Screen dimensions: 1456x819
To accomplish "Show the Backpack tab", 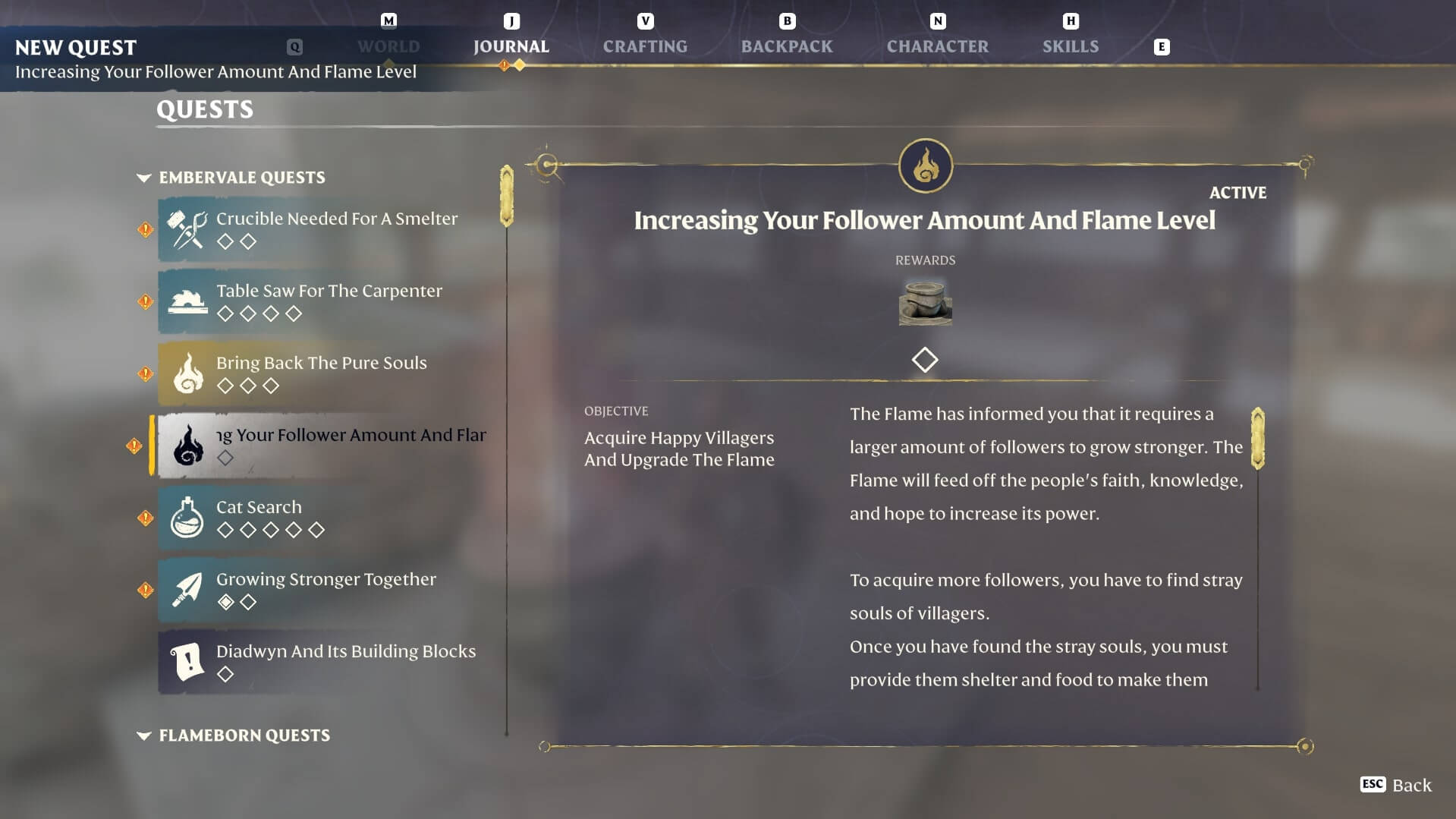I will [x=787, y=46].
